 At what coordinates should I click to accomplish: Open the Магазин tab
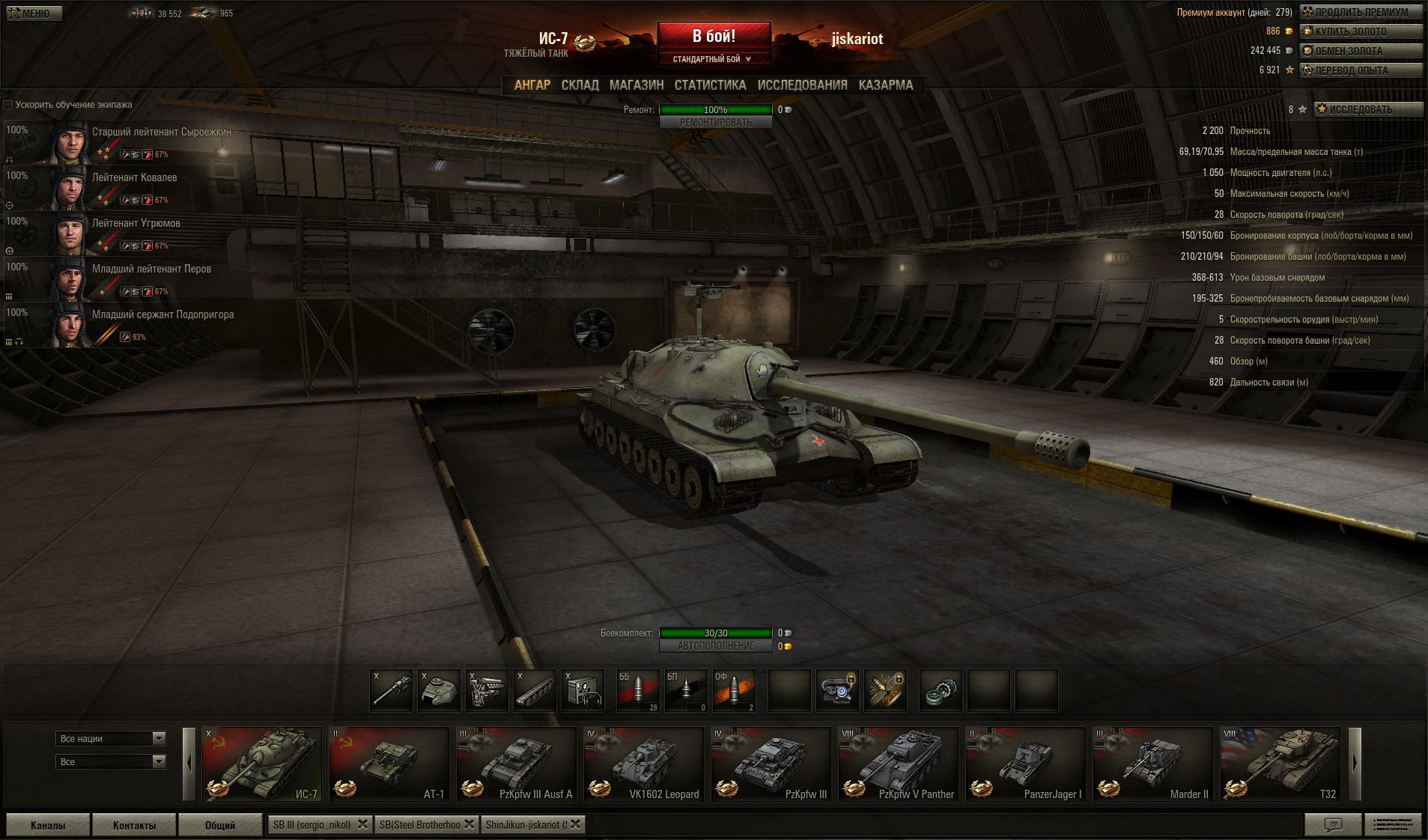coord(636,85)
